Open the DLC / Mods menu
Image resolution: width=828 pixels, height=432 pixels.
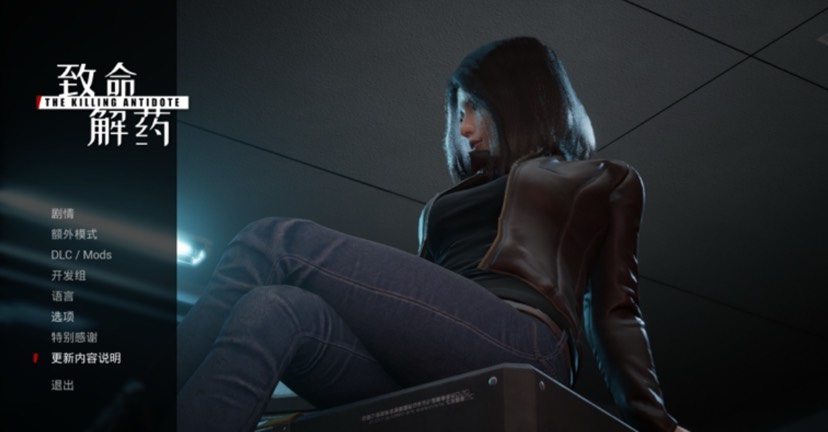point(81,255)
